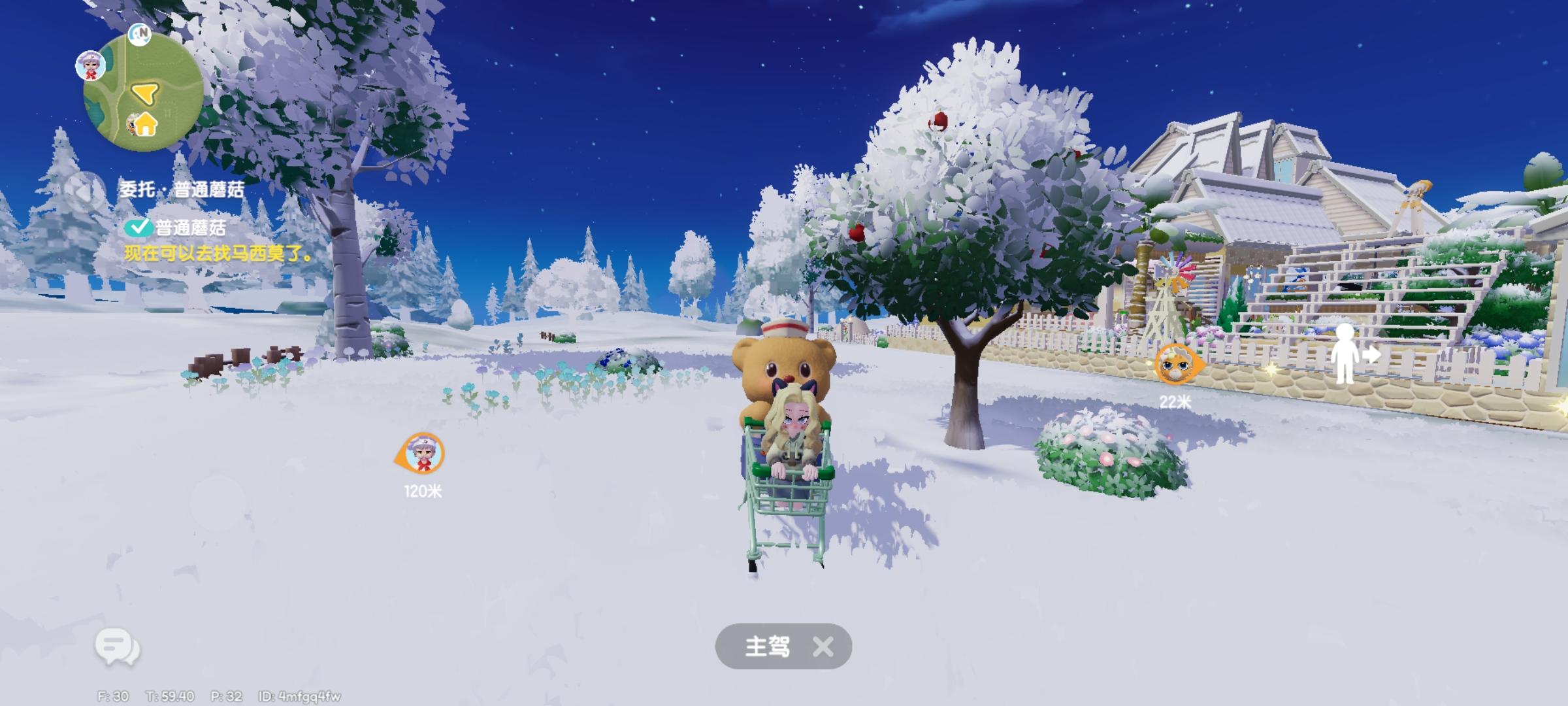The image size is (1568, 706).
Task: Tap the player avatar portrait on the minimap
Action: (x=90, y=65)
